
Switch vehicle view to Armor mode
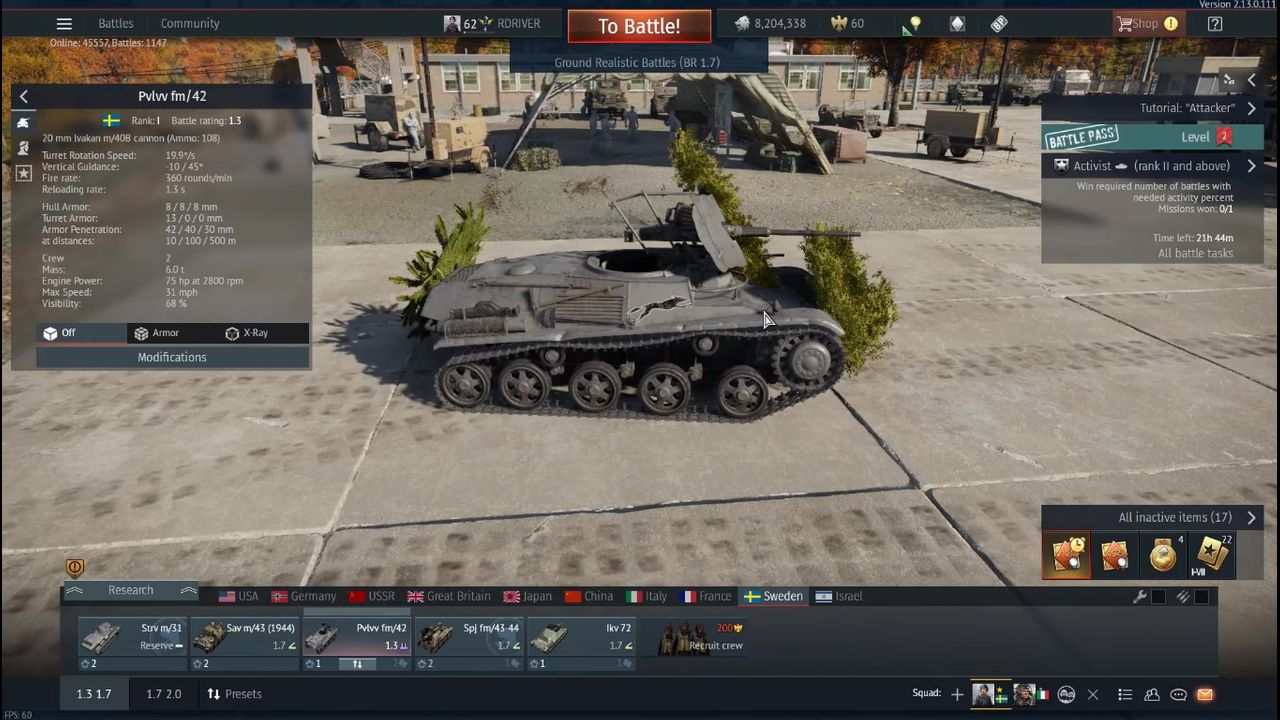(157, 333)
